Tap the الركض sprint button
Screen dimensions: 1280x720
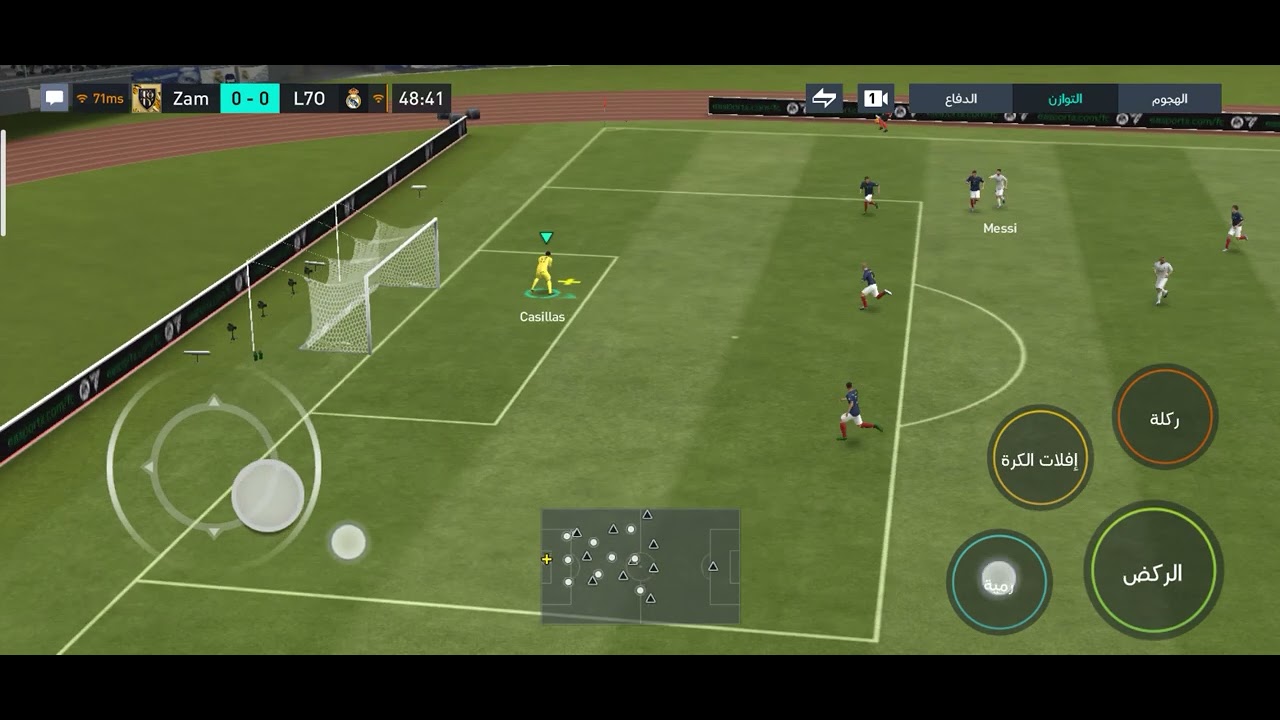tap(1153, 572)
